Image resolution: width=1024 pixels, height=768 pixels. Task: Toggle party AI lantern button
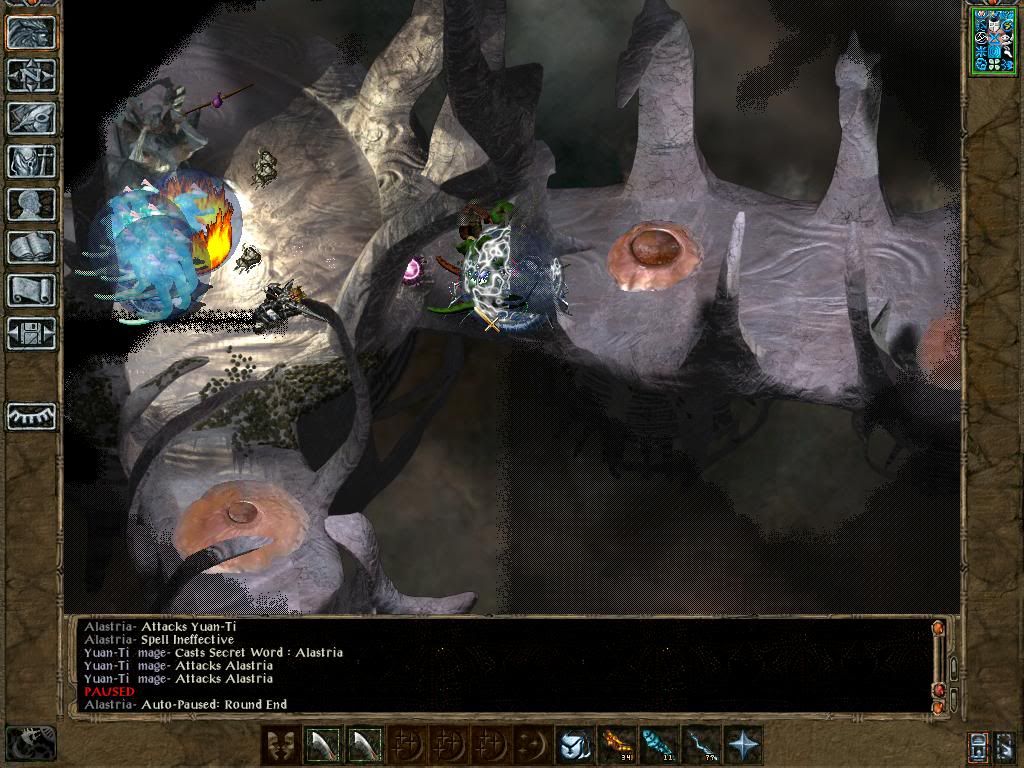click(979, 746)
